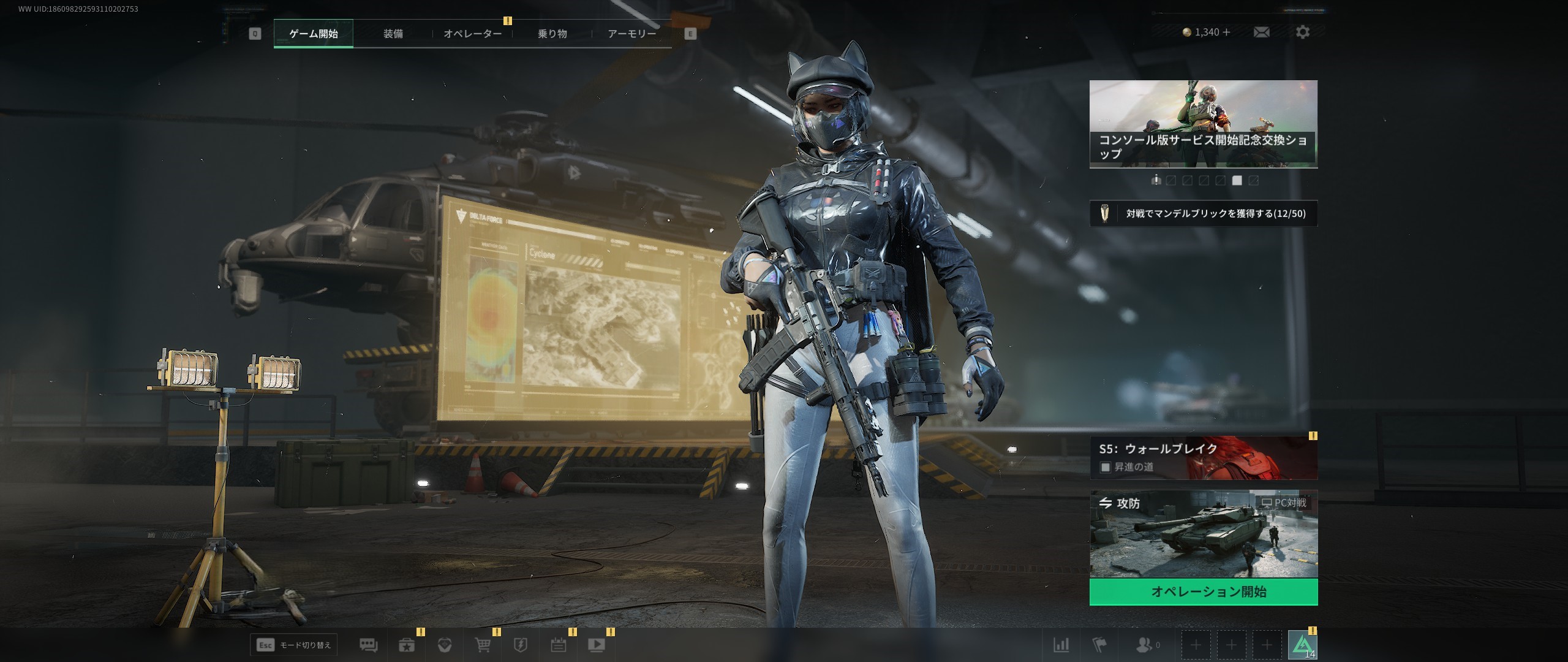The height and width of the screenshot is (662, 1568).
Task: Open the S5 ウォールブレイク season panel
Action: (x=1203, y=458)
